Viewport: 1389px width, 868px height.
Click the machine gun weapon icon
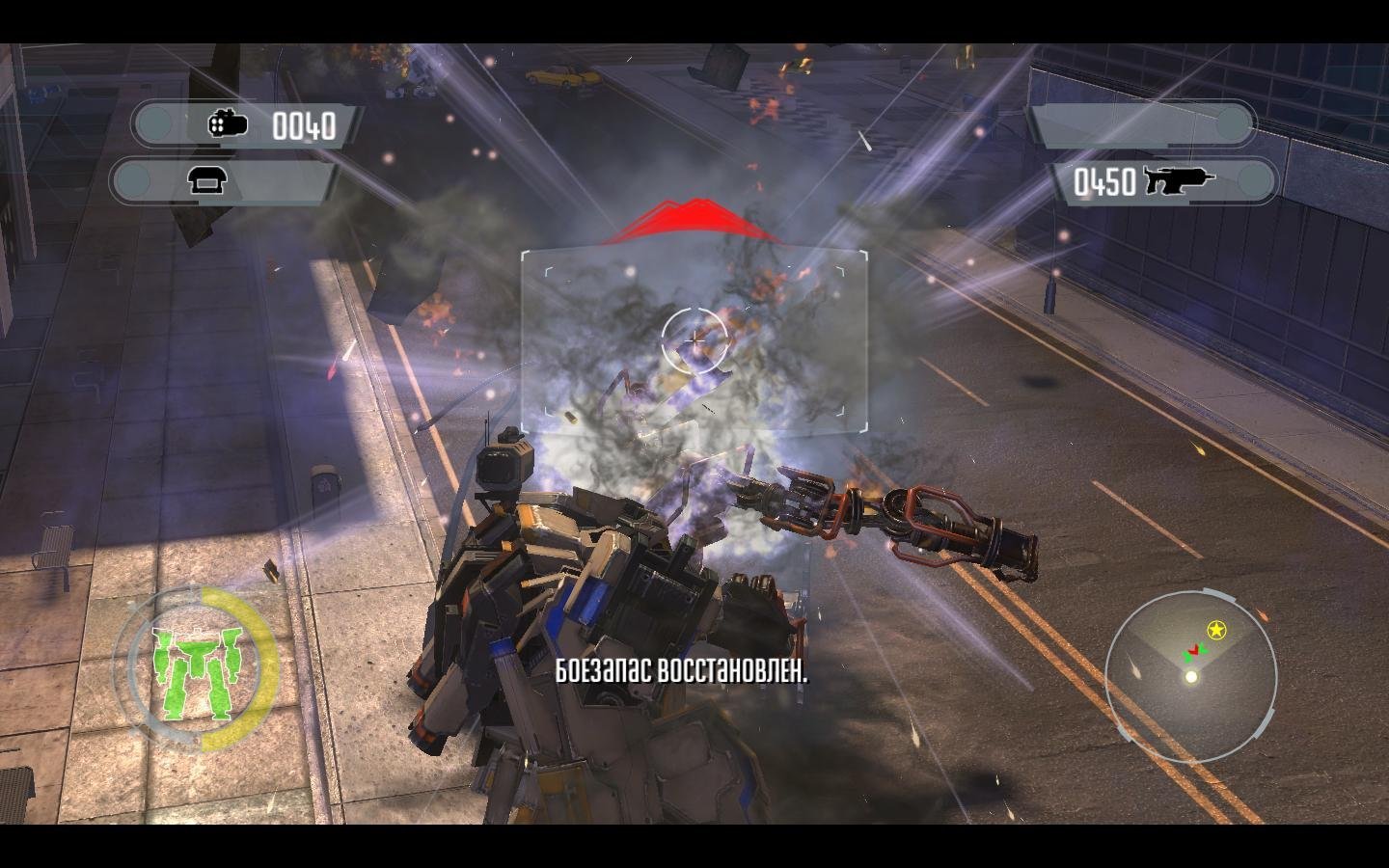(x=1179, y=180)
